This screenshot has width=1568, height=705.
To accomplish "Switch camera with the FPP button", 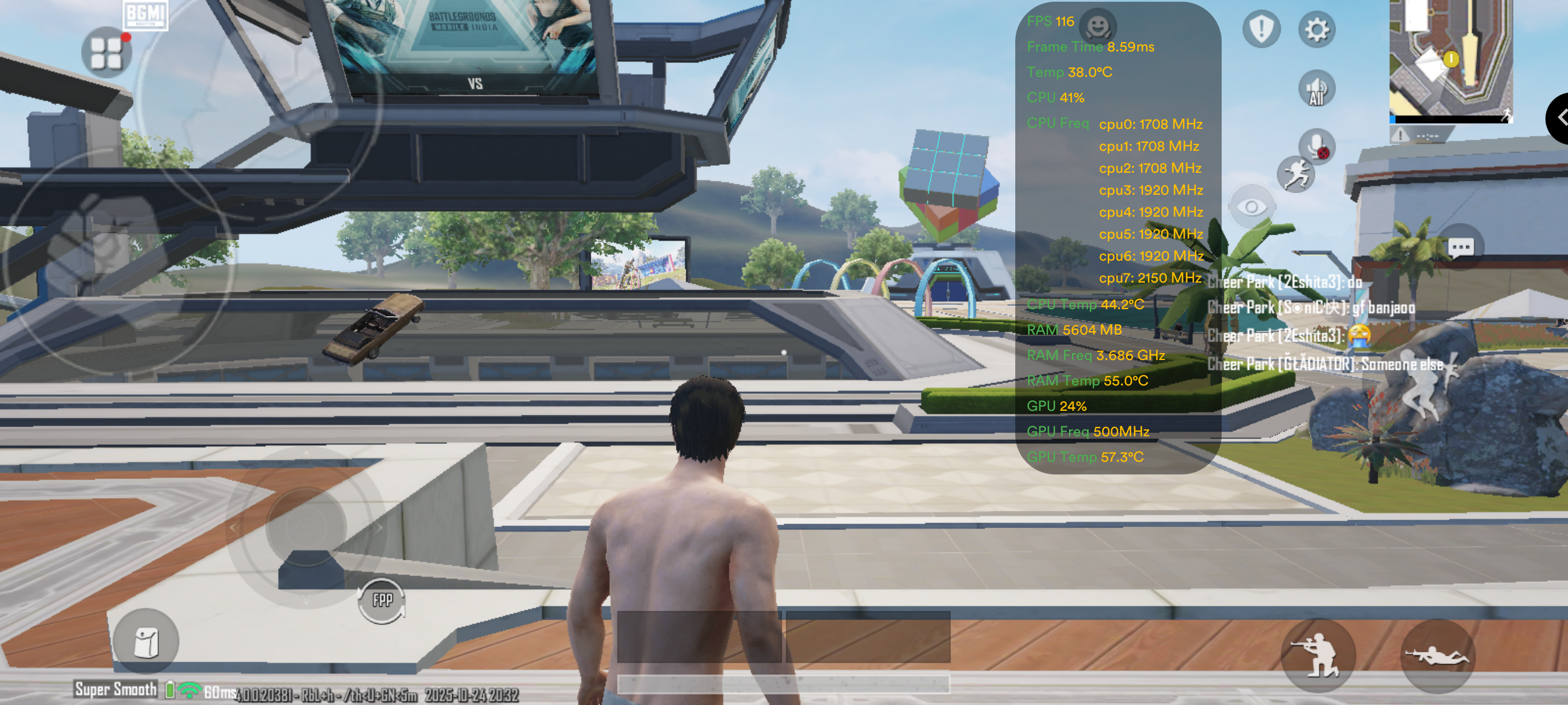I will 382,600.
